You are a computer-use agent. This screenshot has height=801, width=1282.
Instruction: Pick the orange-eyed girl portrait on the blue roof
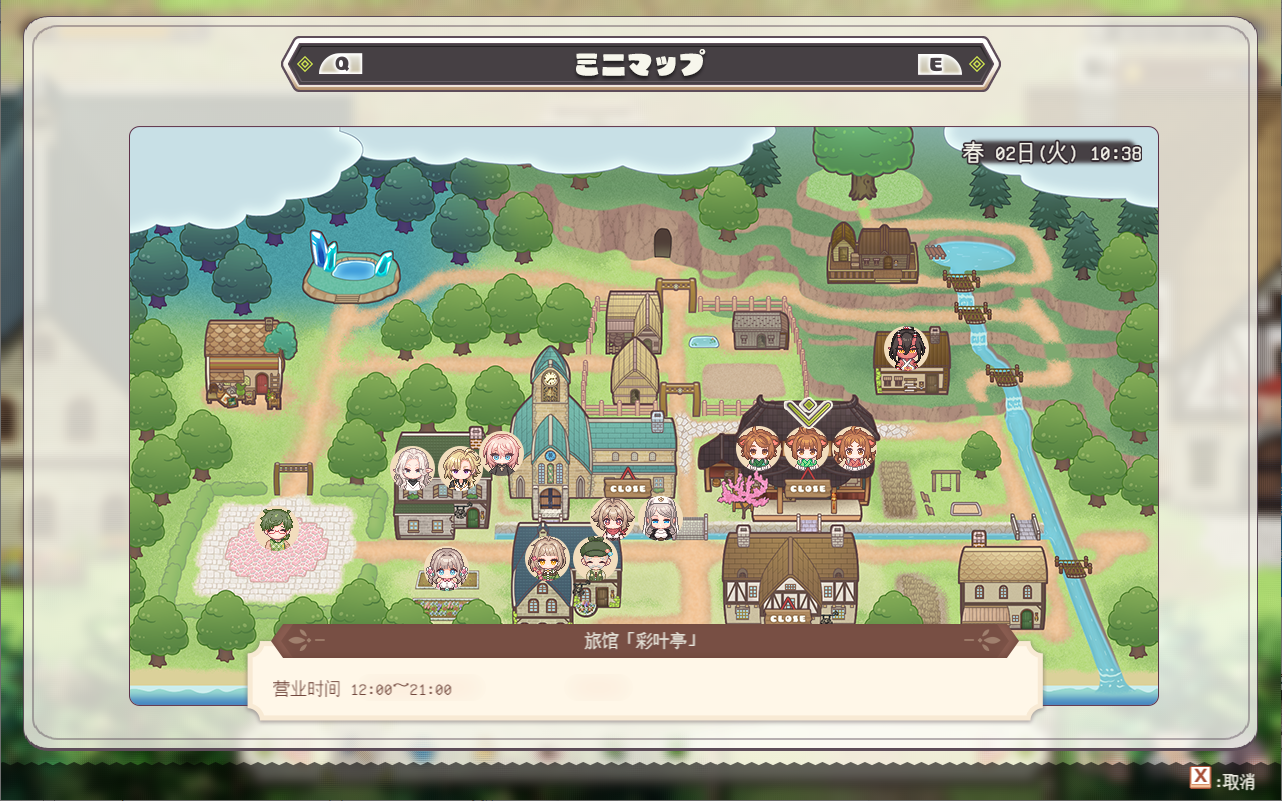coord(547,559)
